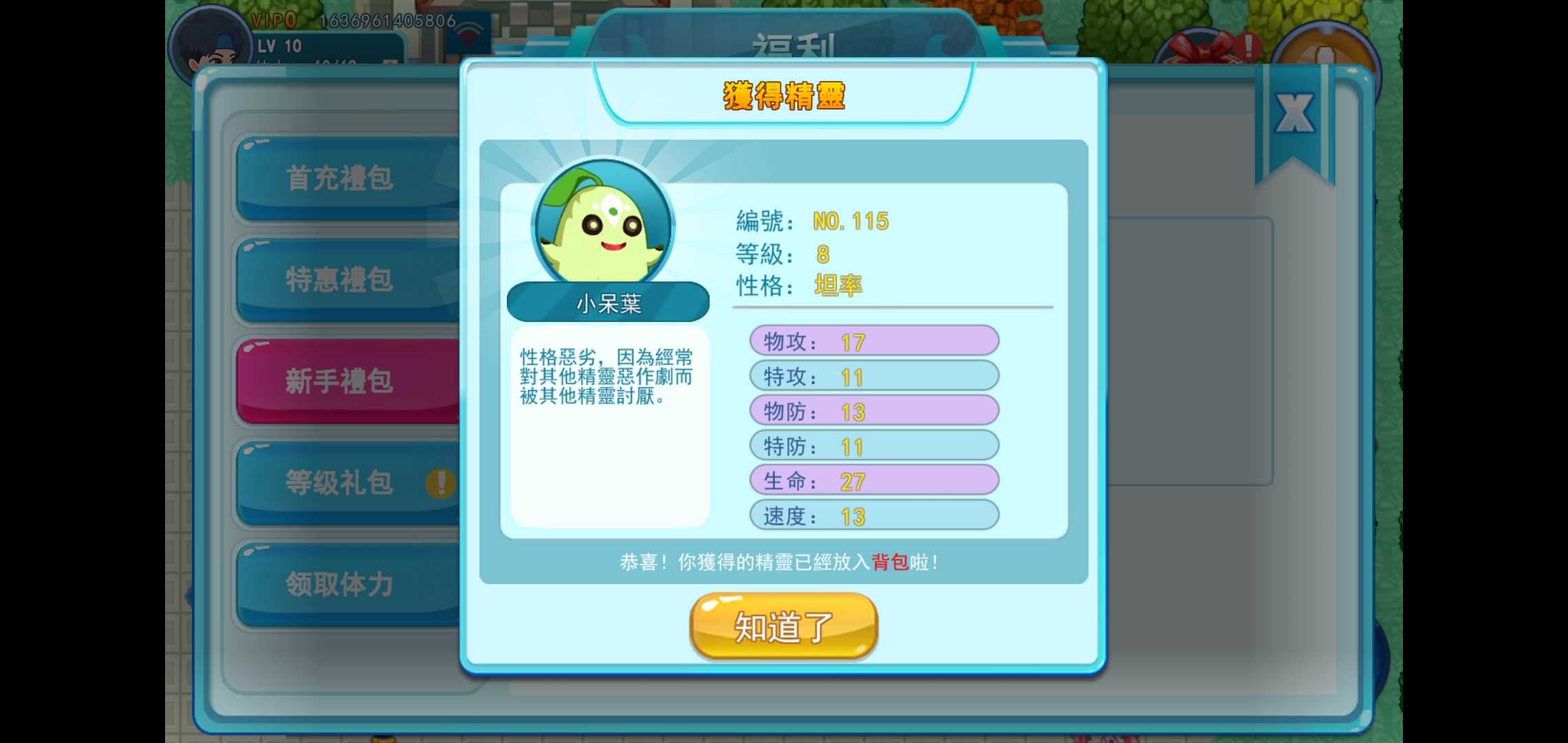
Task: Click the player ID number 1636961405806
Action: [385, 19]
